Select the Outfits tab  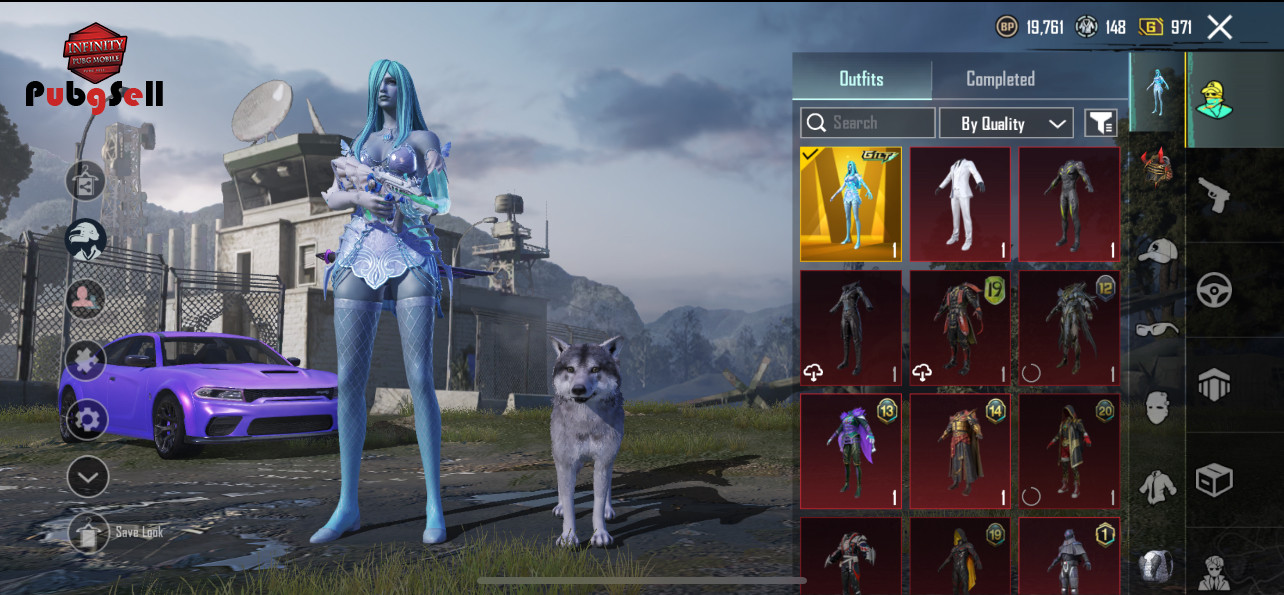coord(861,79)
